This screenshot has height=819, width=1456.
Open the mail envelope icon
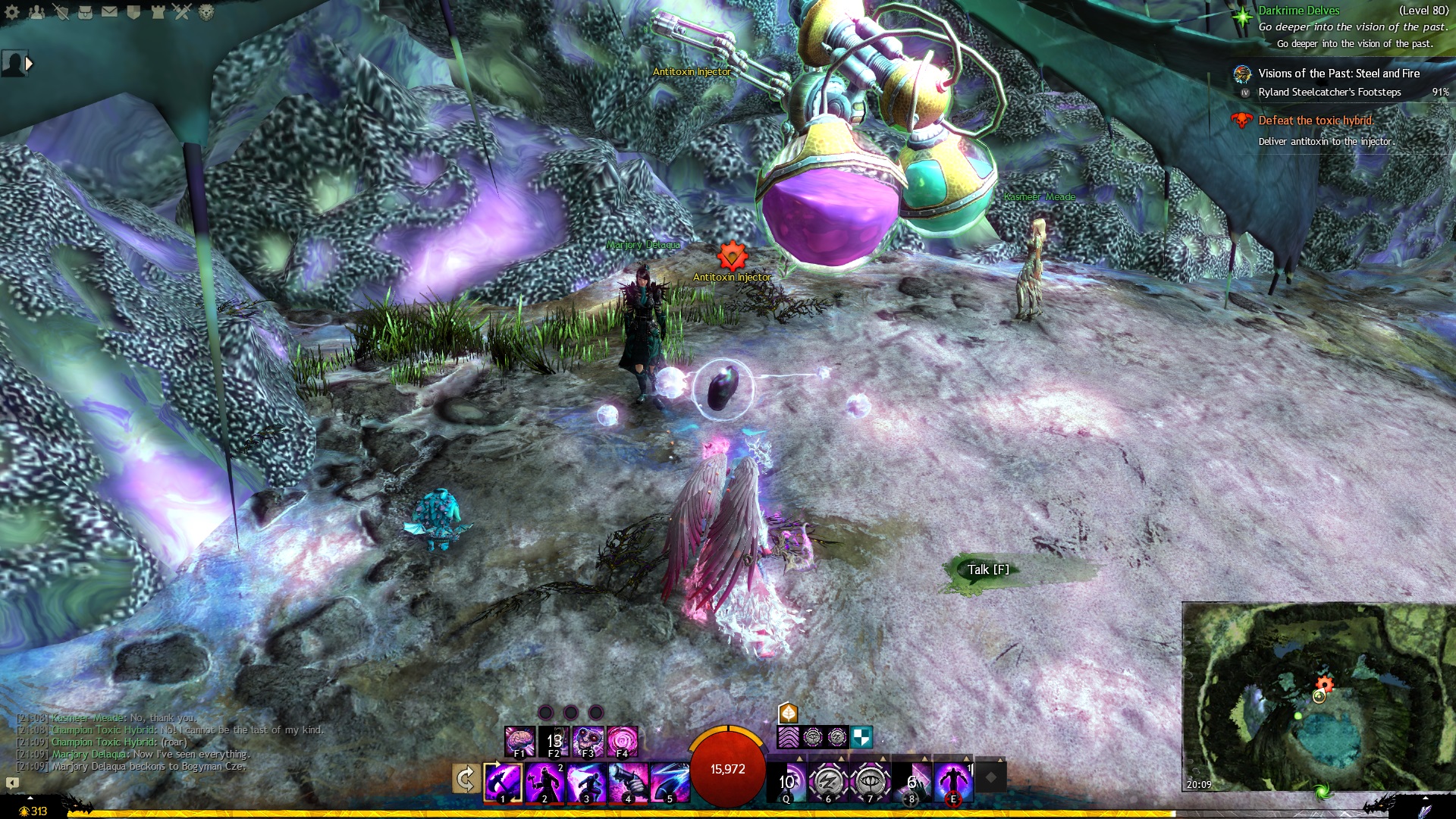pyautogui.click(x=109, y=12)
